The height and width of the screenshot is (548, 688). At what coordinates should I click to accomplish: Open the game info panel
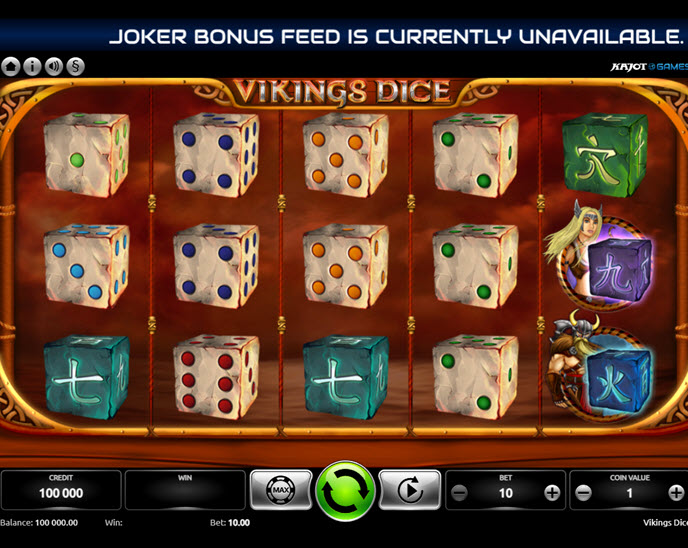(32, 67)
